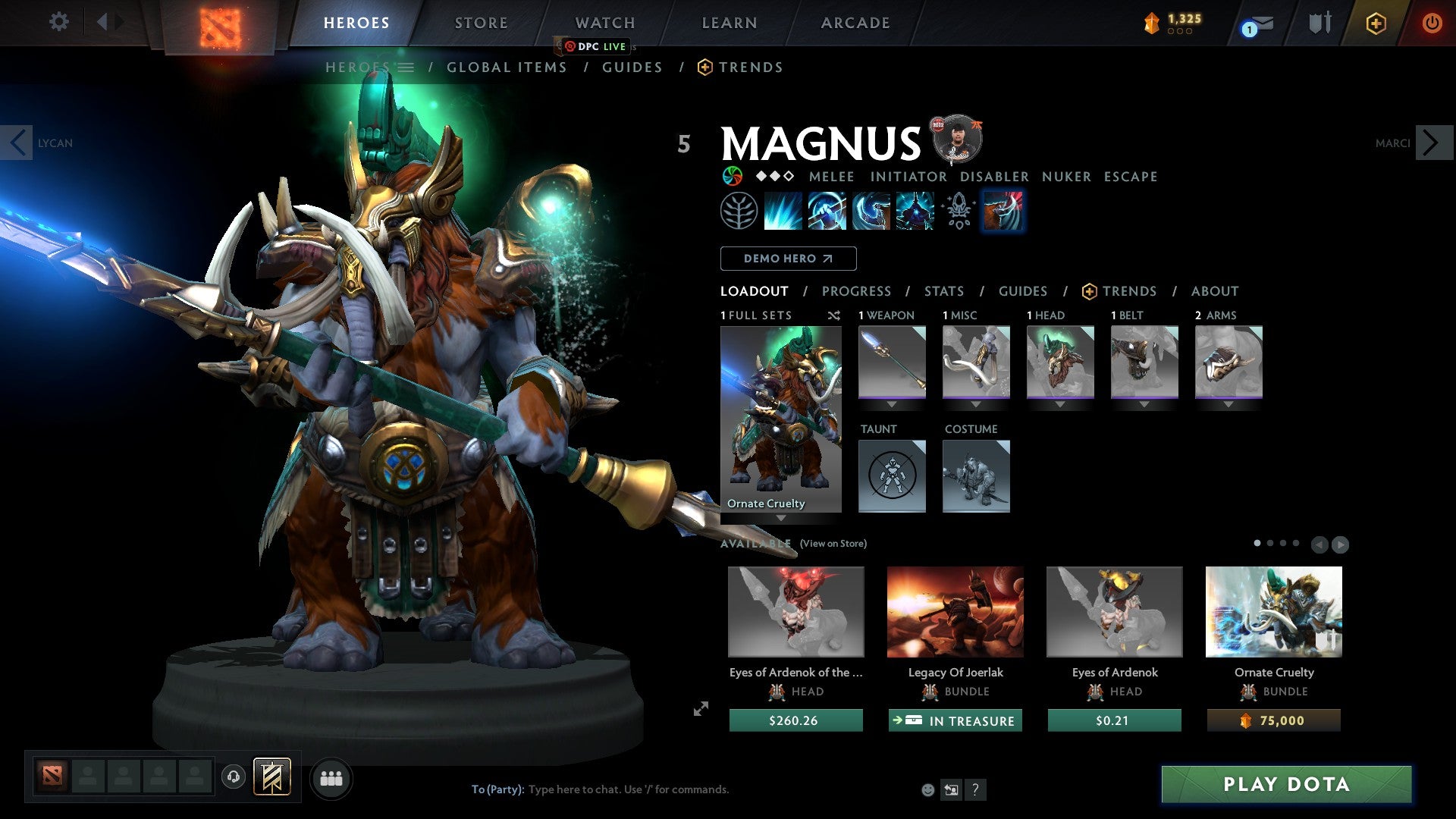This screenshot has width=1456, height=819.
Task: Select the Shockwave ability icon
Action: (x=783, y=211)
